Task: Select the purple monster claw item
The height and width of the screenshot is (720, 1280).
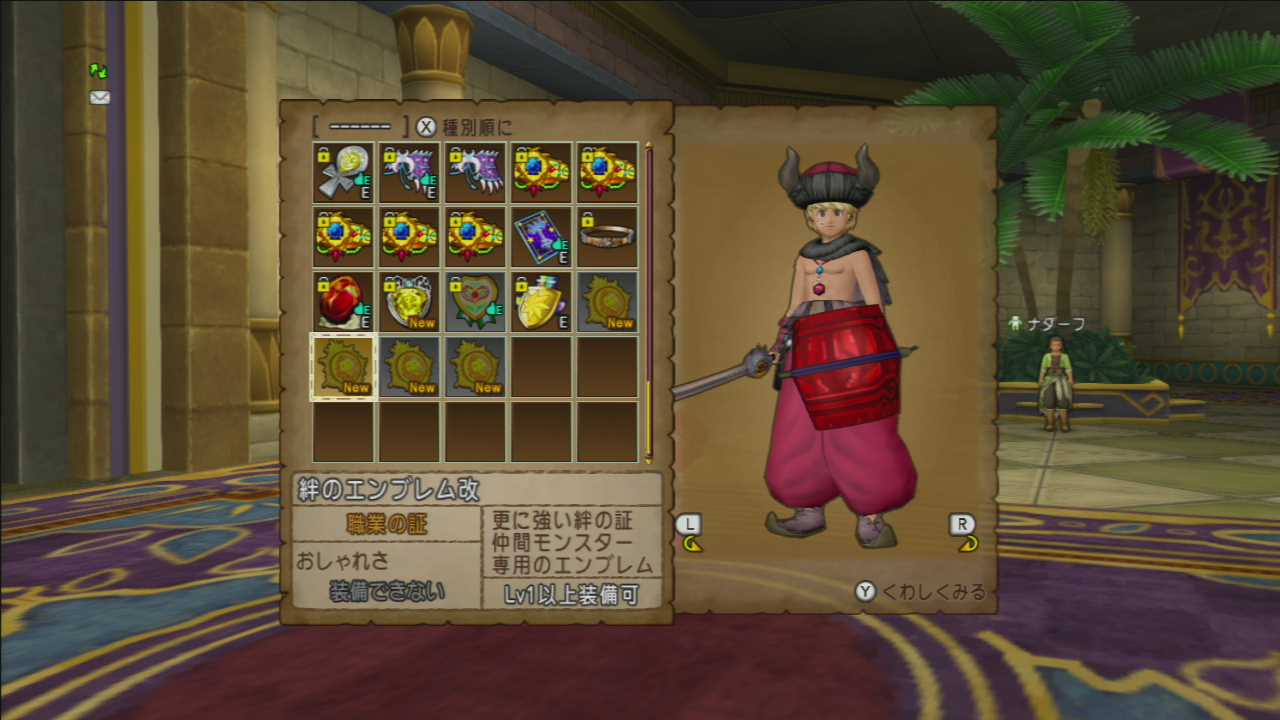Action: click(409, 170)
